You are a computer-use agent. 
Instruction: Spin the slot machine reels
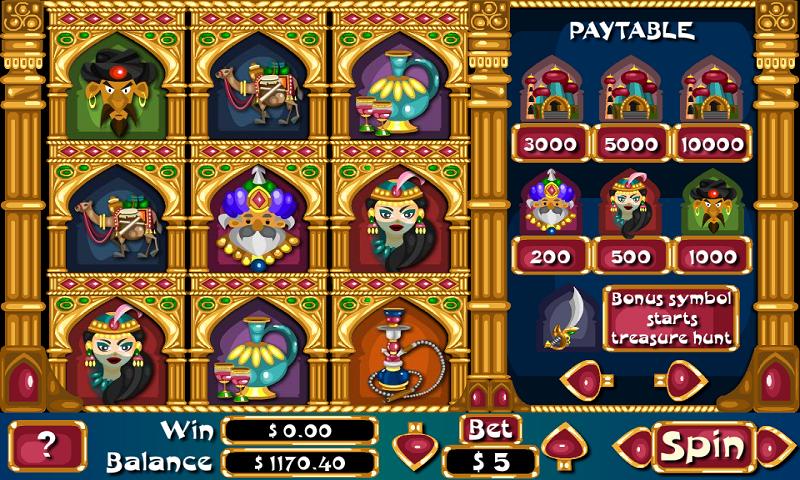click(703, 446)
